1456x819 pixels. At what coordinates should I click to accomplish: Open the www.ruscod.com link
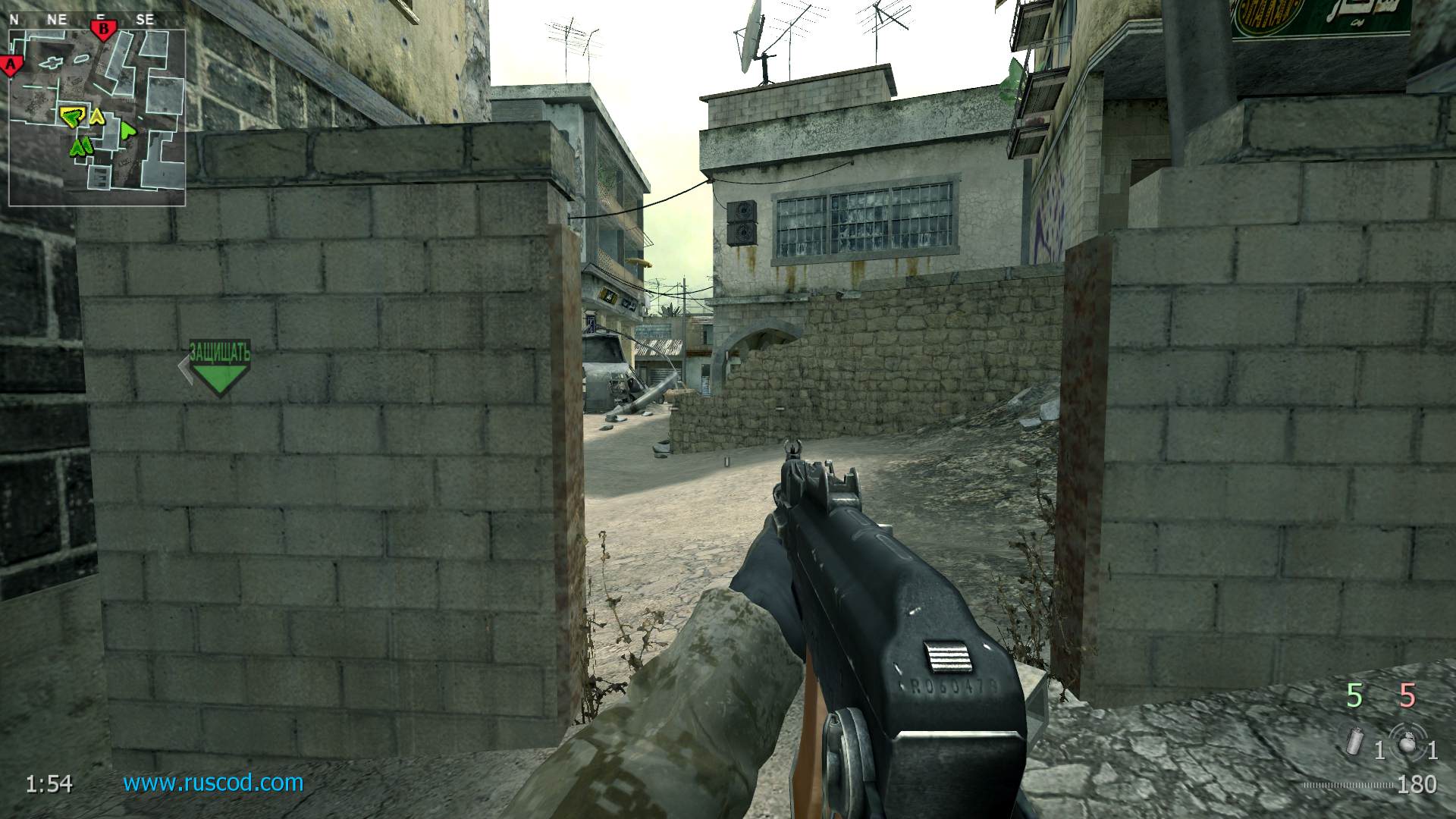213,783
